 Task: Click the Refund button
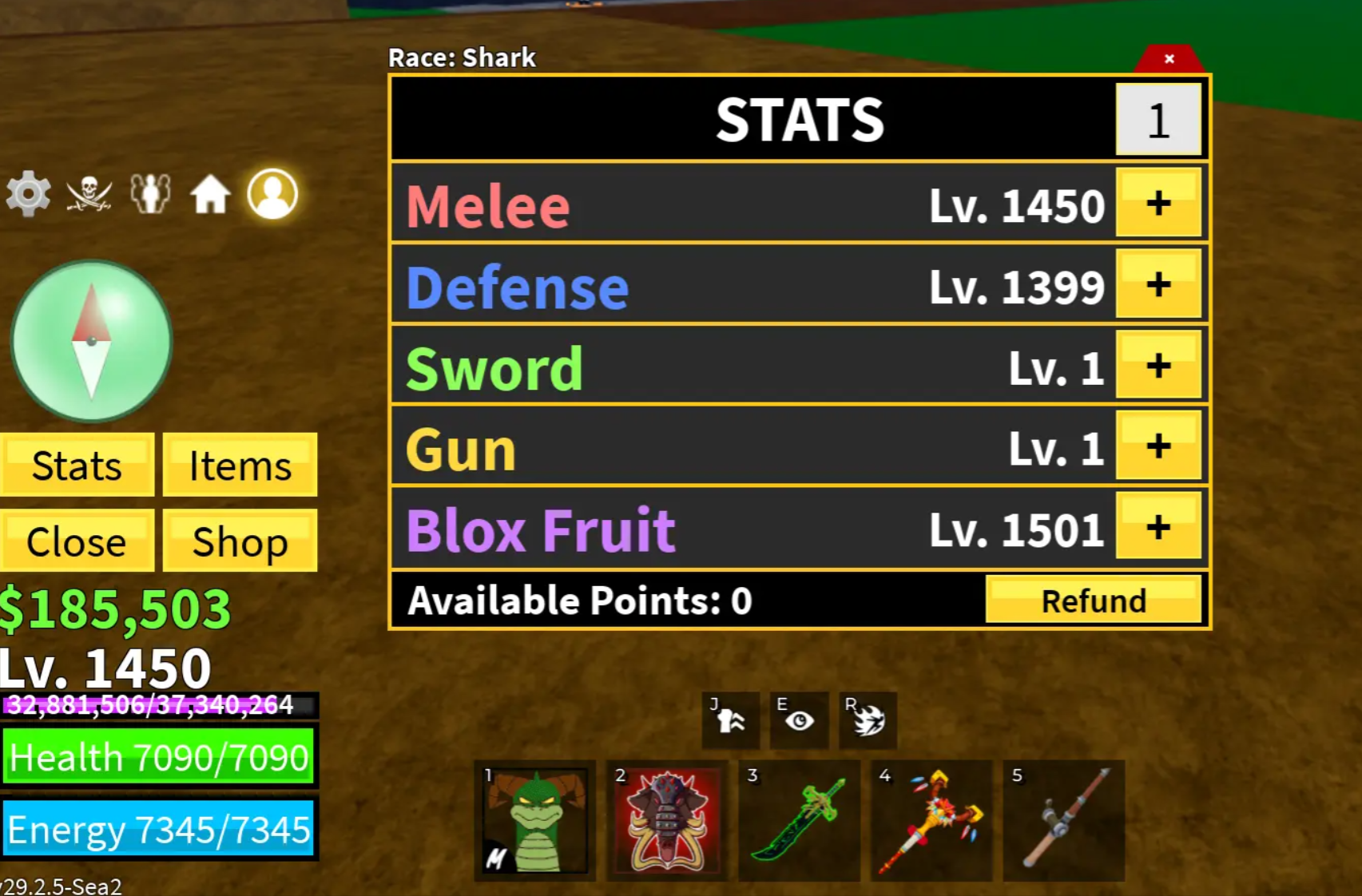pyautogui.click(x=1093, y=601)
